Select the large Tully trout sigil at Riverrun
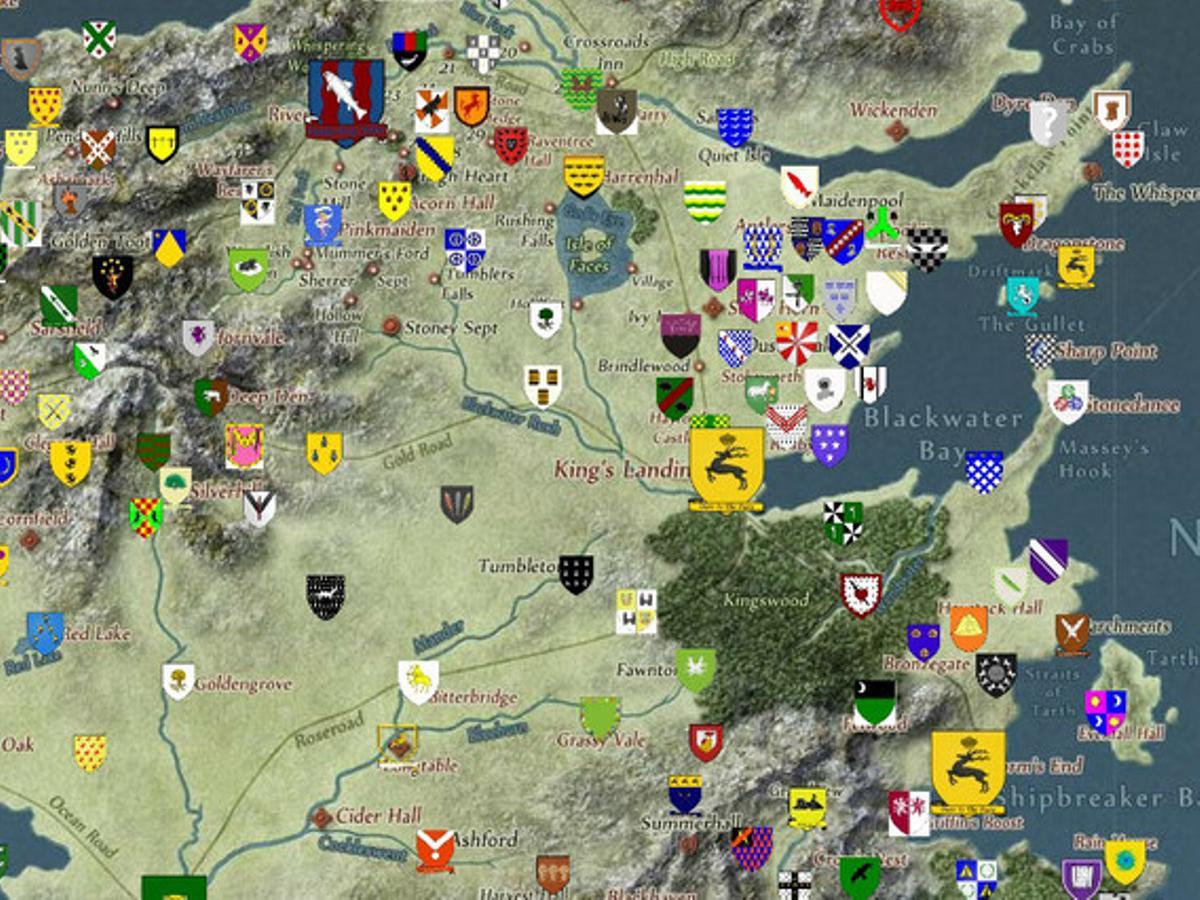The height and width of the screenshot is (900, 1200). 346,100
